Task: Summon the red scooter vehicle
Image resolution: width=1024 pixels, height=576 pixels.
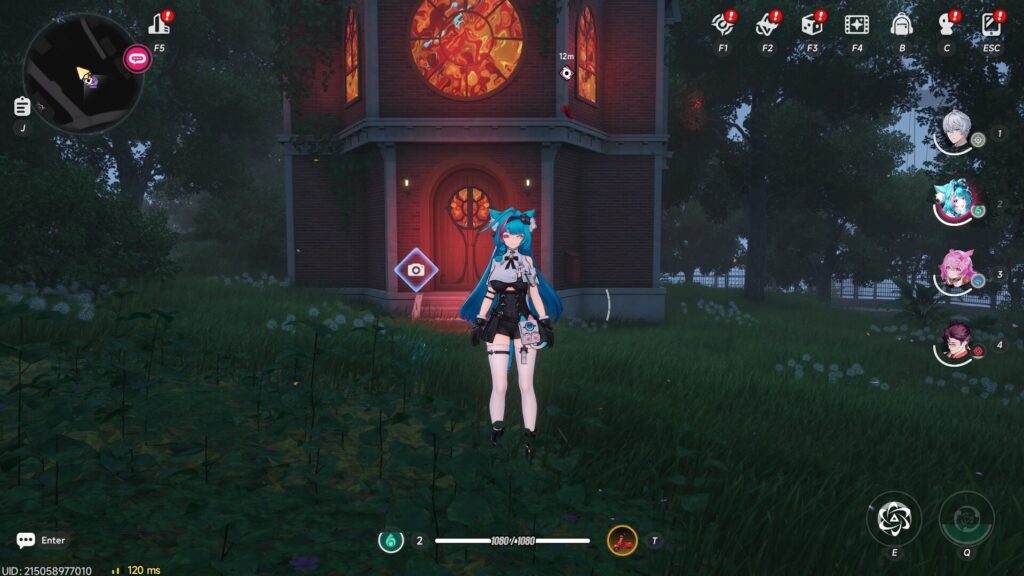Action: tap(622, 541)
